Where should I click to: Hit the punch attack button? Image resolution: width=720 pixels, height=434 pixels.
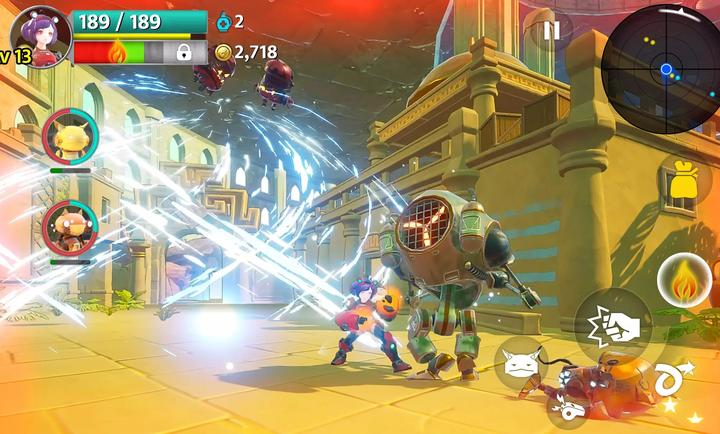pos(612,326)
